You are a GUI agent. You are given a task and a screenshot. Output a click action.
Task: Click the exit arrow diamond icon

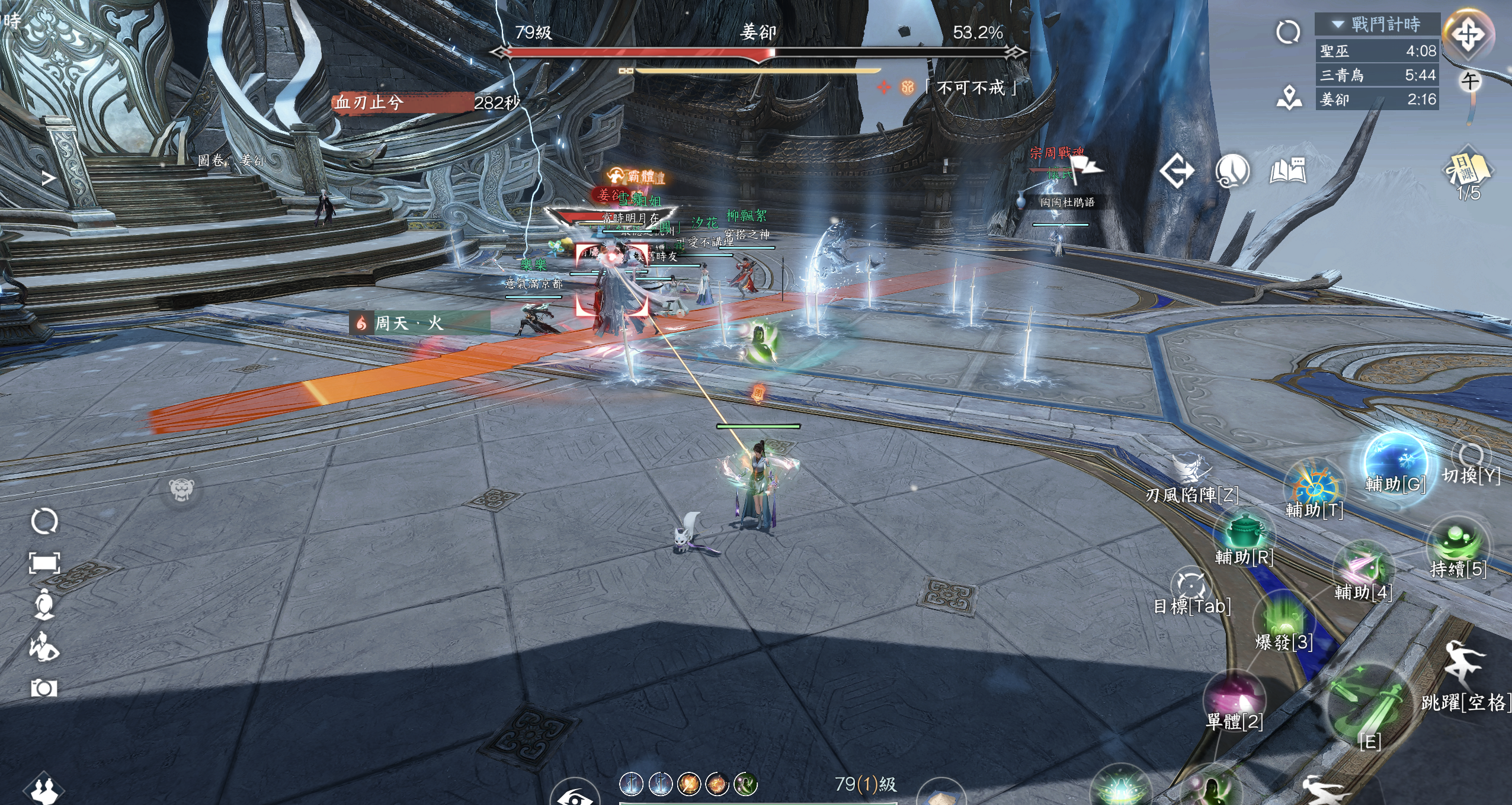[x=1177, y=171]
